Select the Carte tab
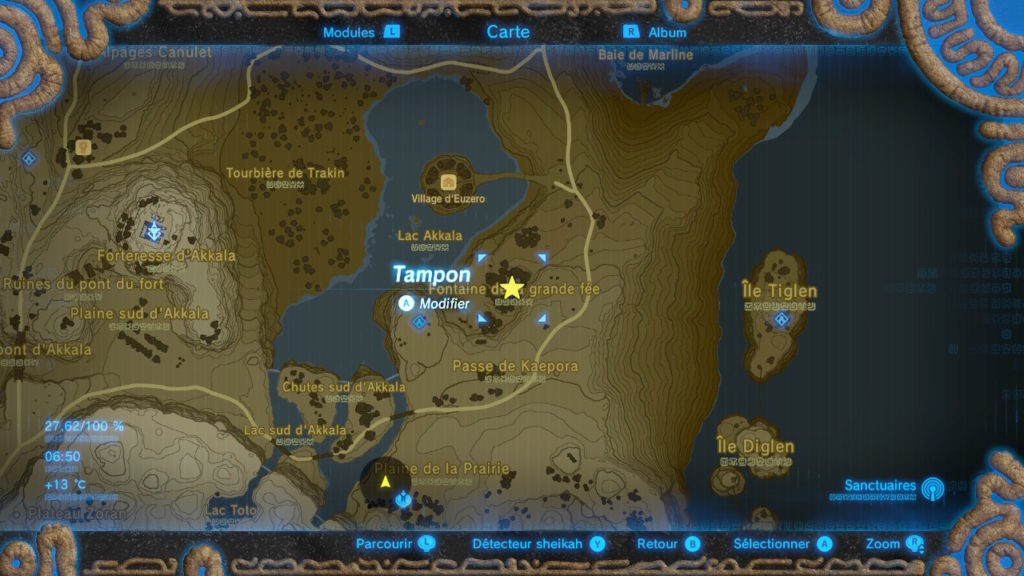 (x=508, y=32)
